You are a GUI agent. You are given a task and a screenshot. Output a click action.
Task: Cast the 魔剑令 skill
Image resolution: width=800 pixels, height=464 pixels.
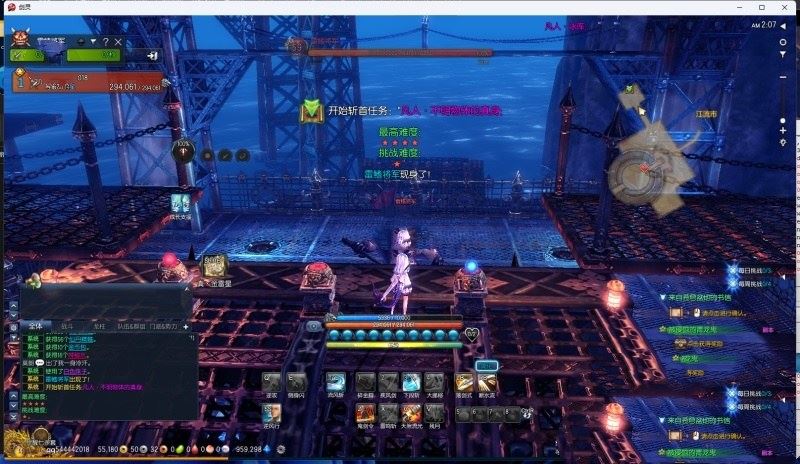pos(364,412)
